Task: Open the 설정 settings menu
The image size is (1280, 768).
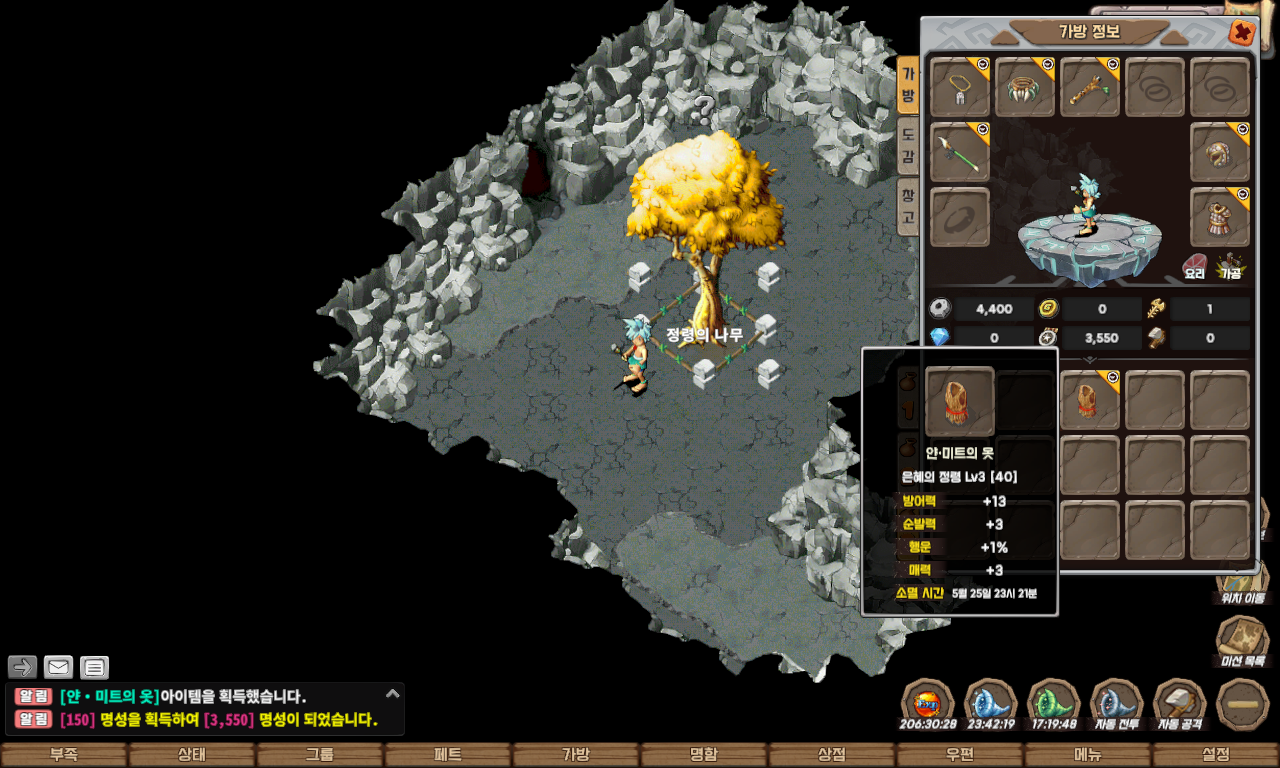Action: tap(1216, 755)
